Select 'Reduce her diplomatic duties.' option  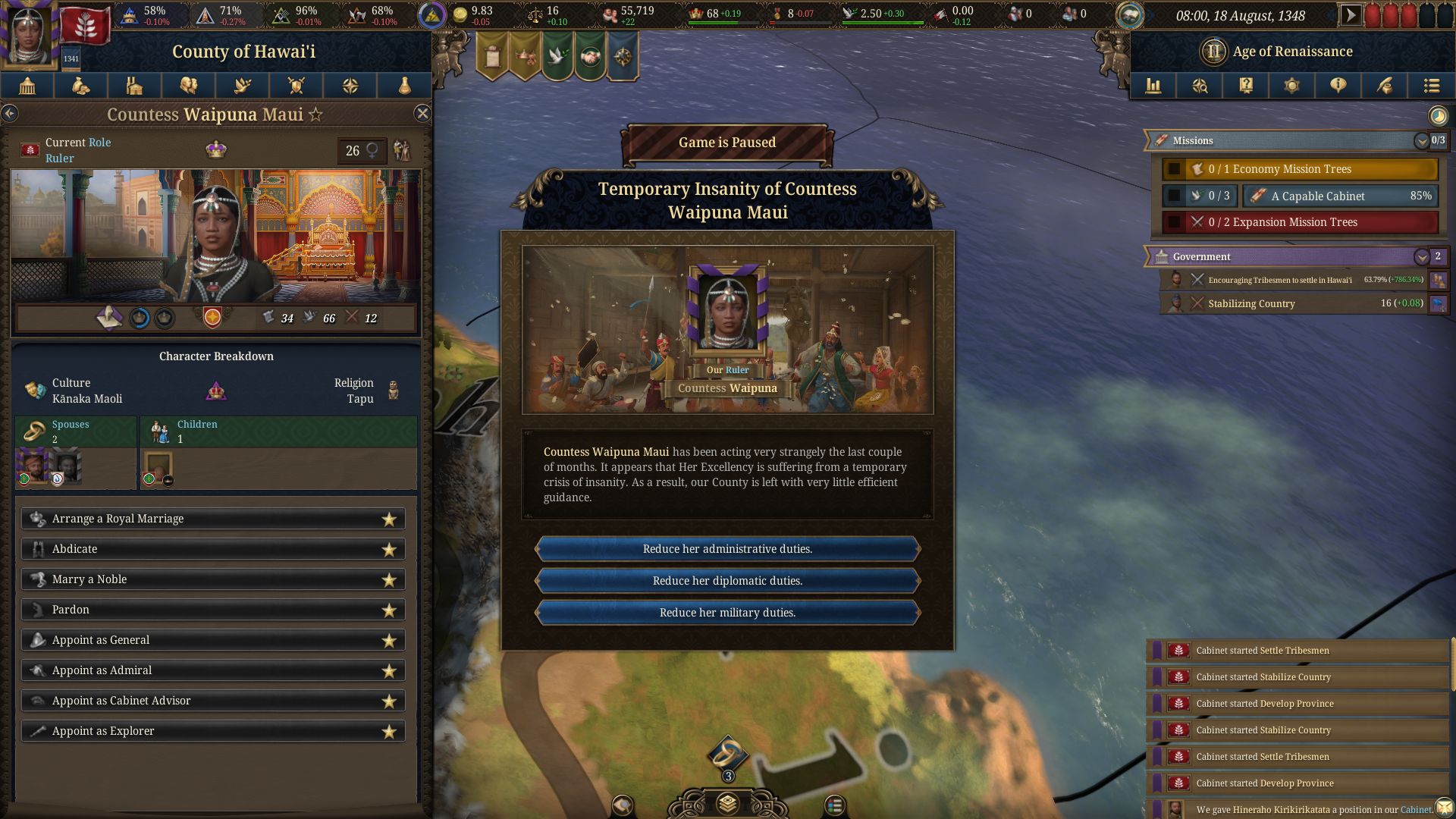(727, 581)
